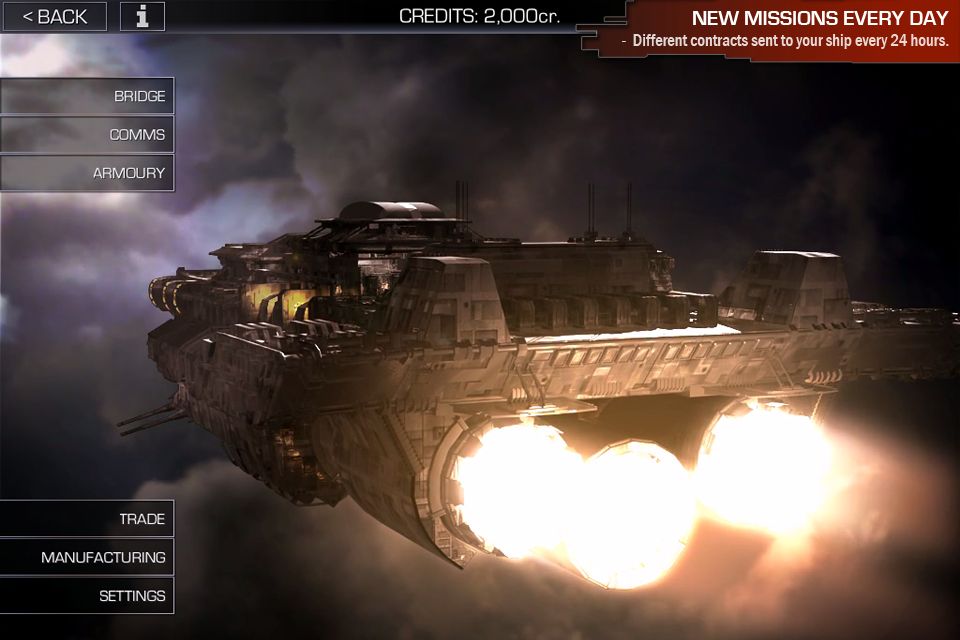
Task: Enter the Armoury
Action: [x=88, y=173]
